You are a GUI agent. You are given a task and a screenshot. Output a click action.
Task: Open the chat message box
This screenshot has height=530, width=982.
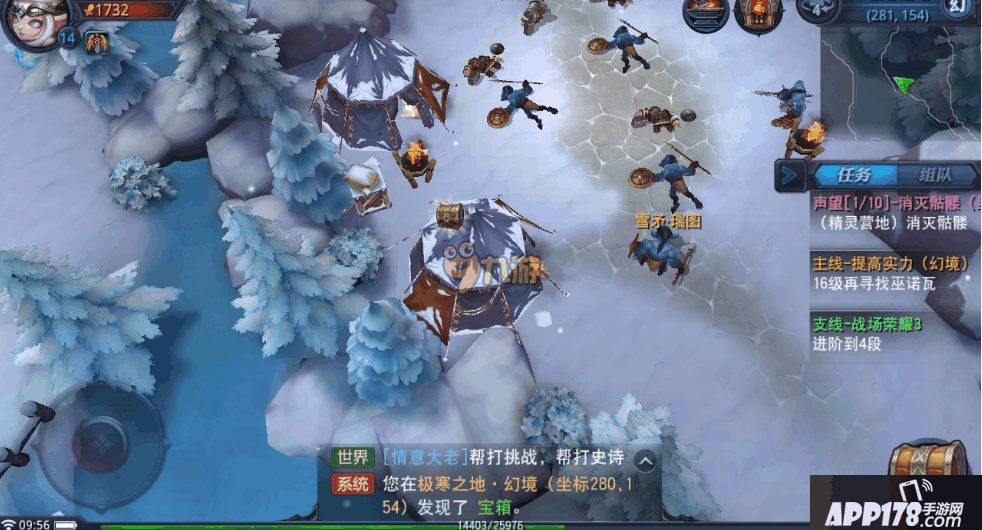(x=480, y=482)
